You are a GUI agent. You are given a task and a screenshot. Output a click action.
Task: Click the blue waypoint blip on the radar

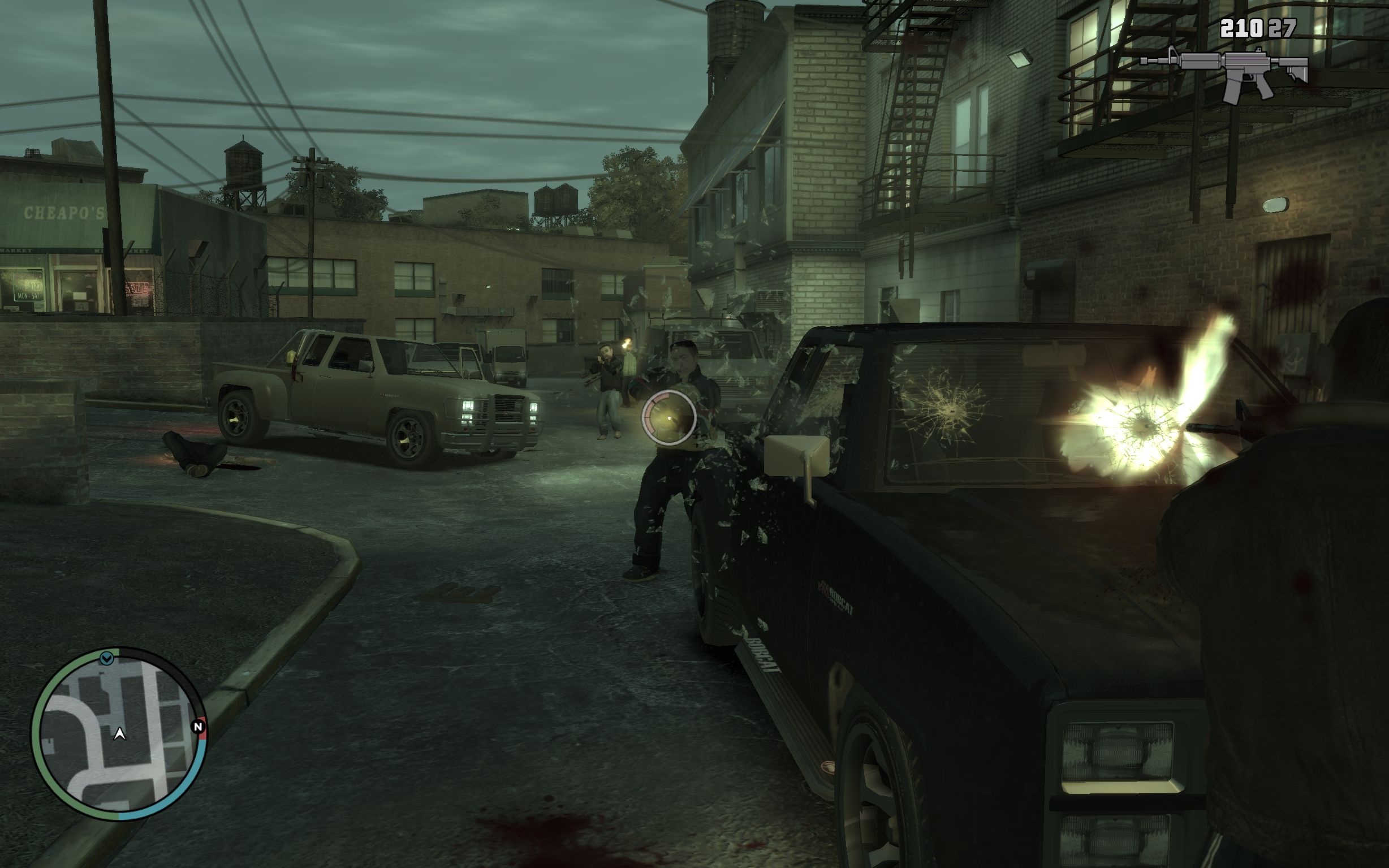pyautogui.click(x=106, y=658)
